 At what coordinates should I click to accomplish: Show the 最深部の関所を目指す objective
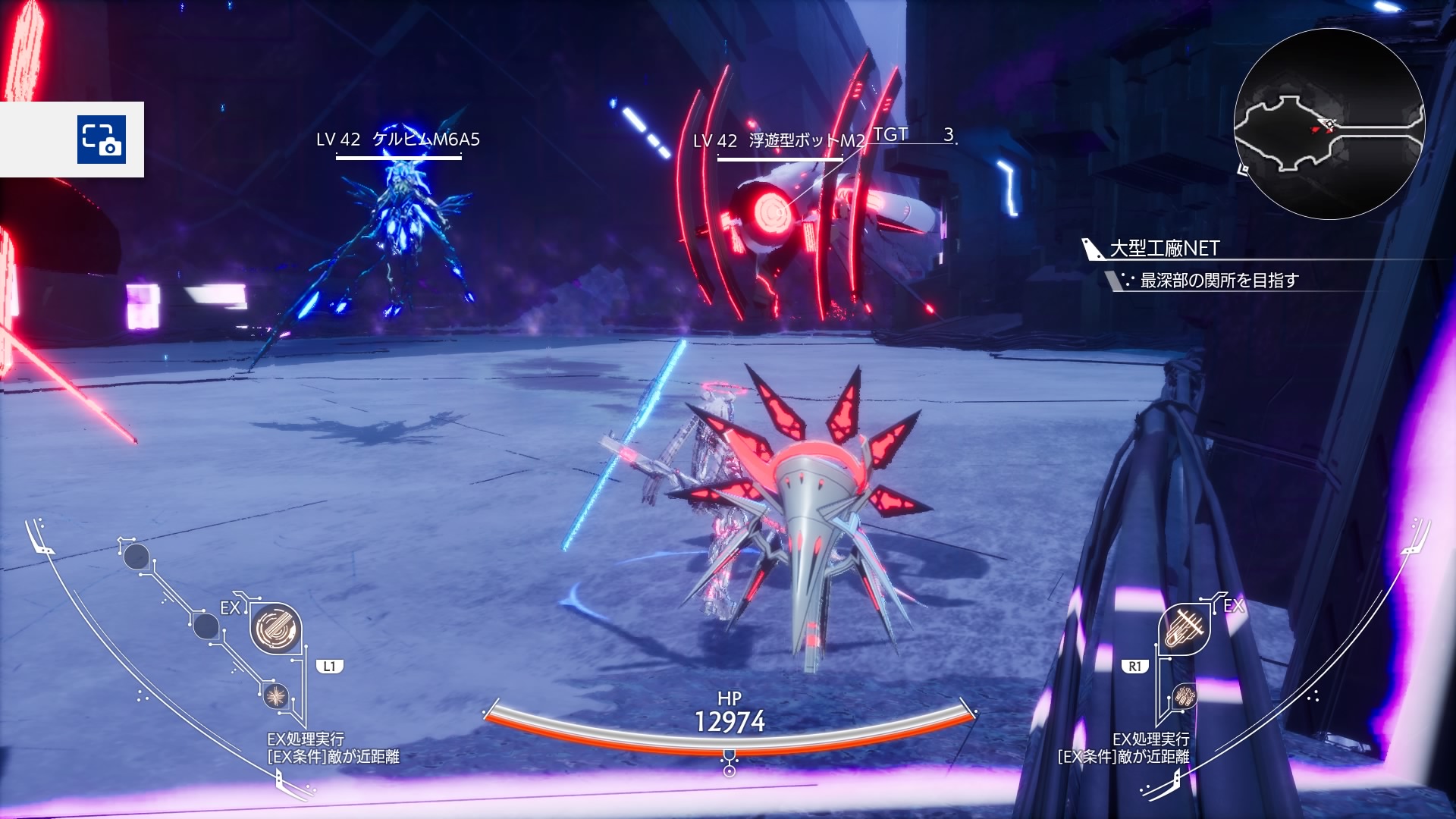click(x=1219, y=281)
